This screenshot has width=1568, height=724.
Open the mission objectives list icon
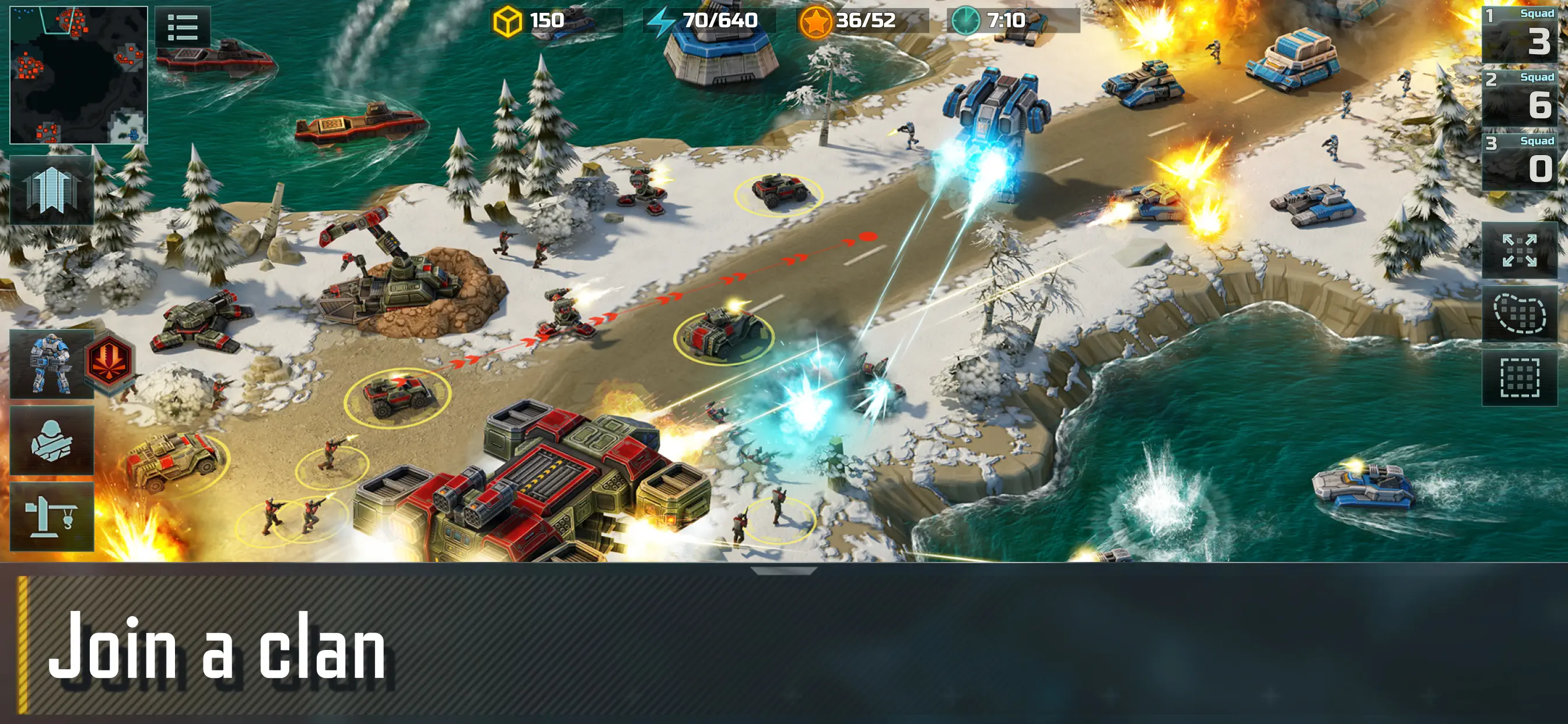[181, 27]
